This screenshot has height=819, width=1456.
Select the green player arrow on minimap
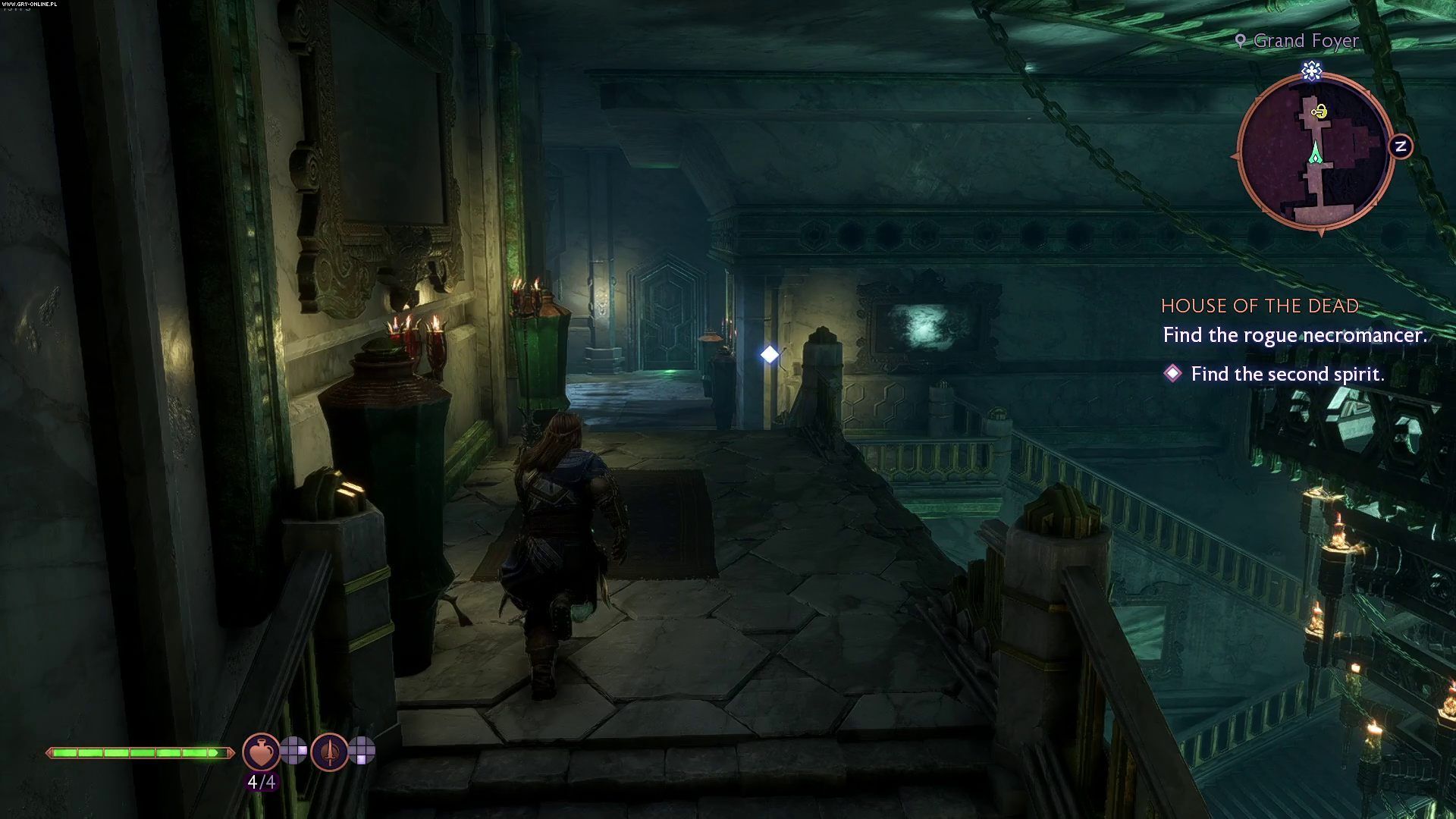click(1315, 152)
